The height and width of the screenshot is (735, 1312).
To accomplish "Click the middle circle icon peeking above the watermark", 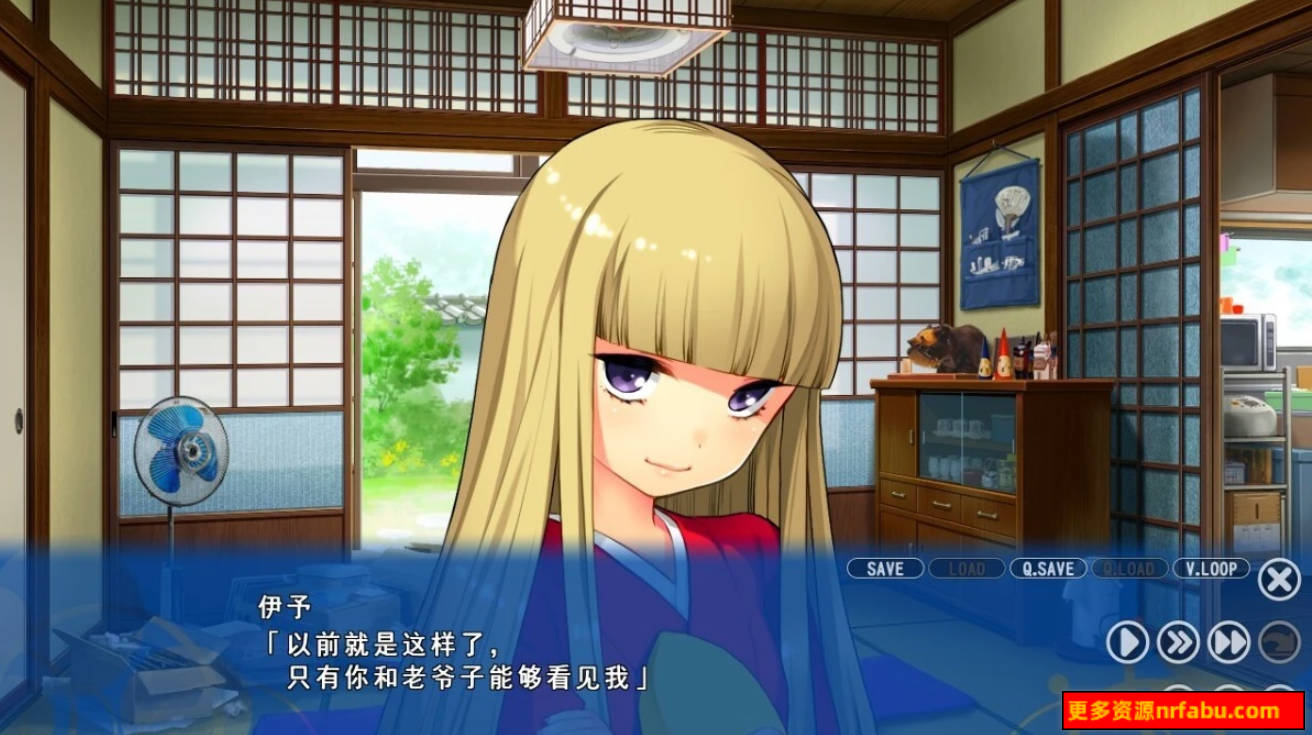I will pos(1230,690).
